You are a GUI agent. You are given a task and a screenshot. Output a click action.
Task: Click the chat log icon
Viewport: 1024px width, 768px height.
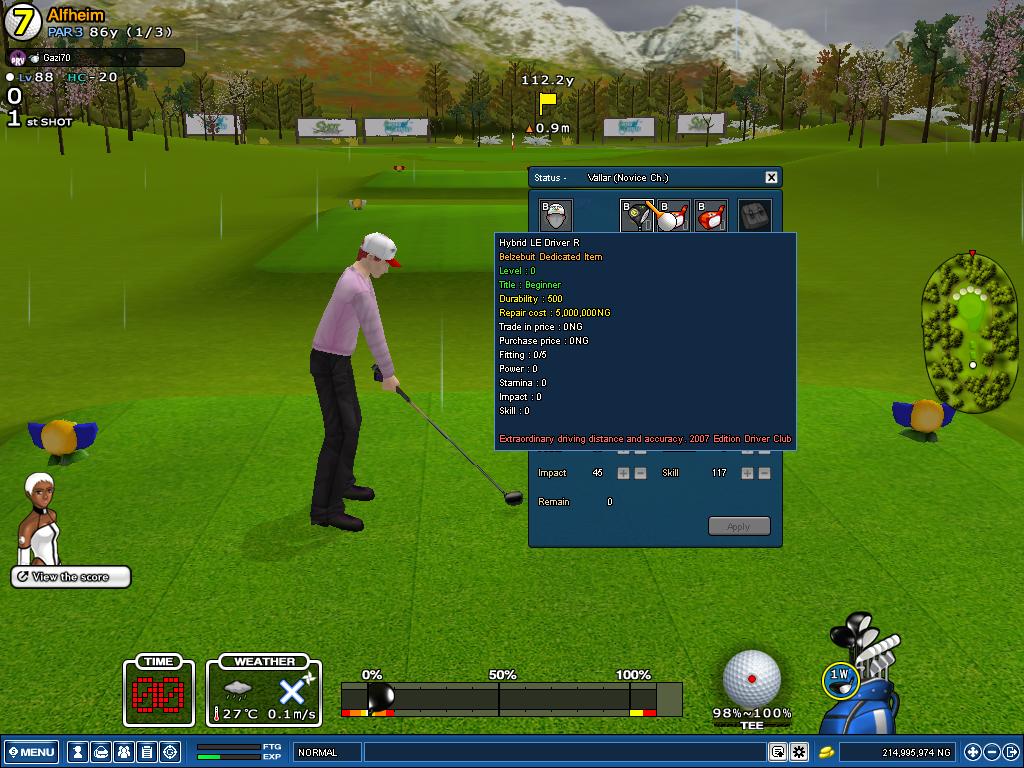coord(777,752)
